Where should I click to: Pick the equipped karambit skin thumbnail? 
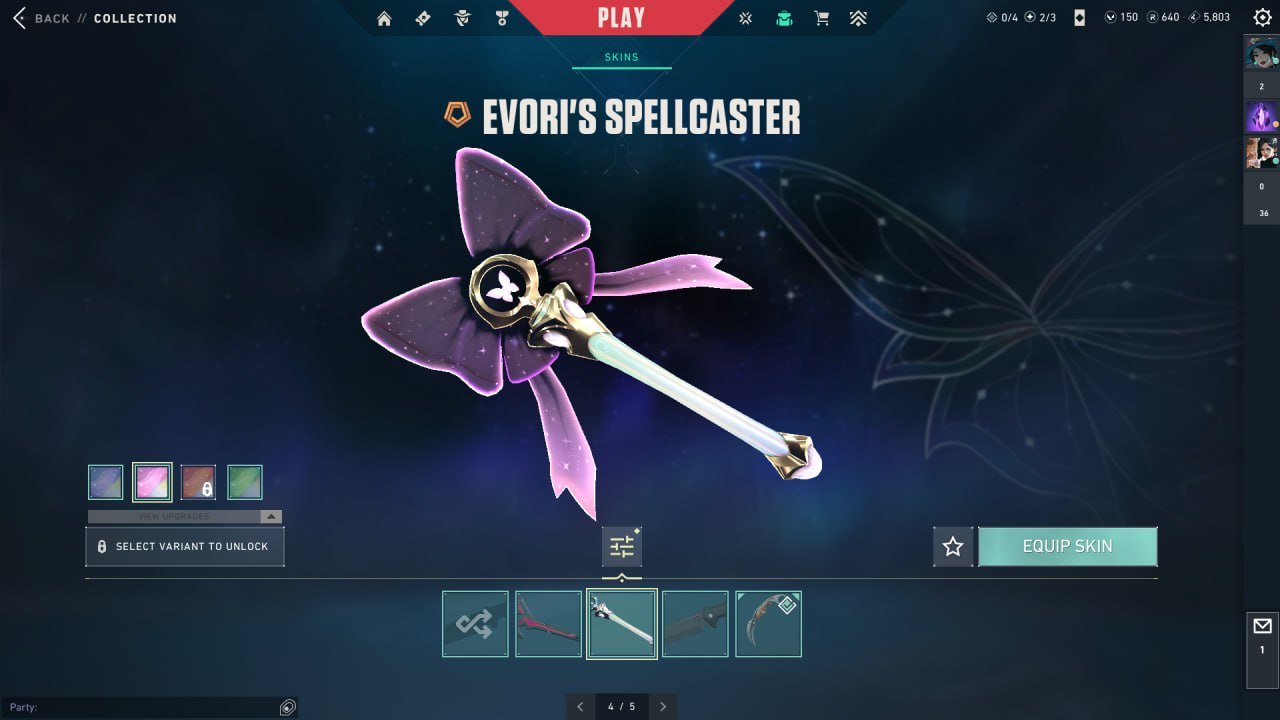[x=768, y=624]
